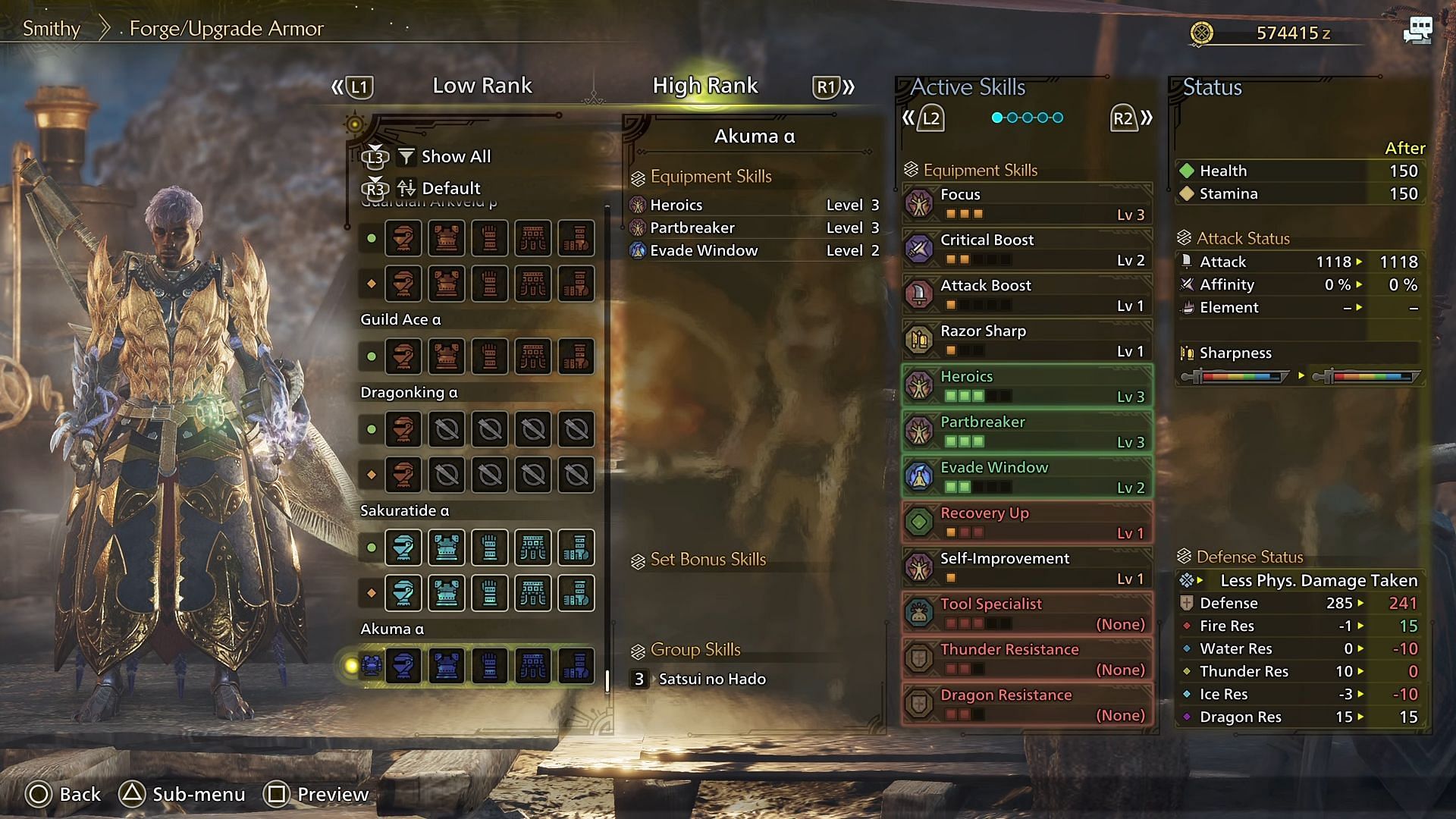Image resolution: width=1456 pixels, height=819 pixels.
Task: Choose the Guild Ace α chest piece
Action: [x=447, y=356]
